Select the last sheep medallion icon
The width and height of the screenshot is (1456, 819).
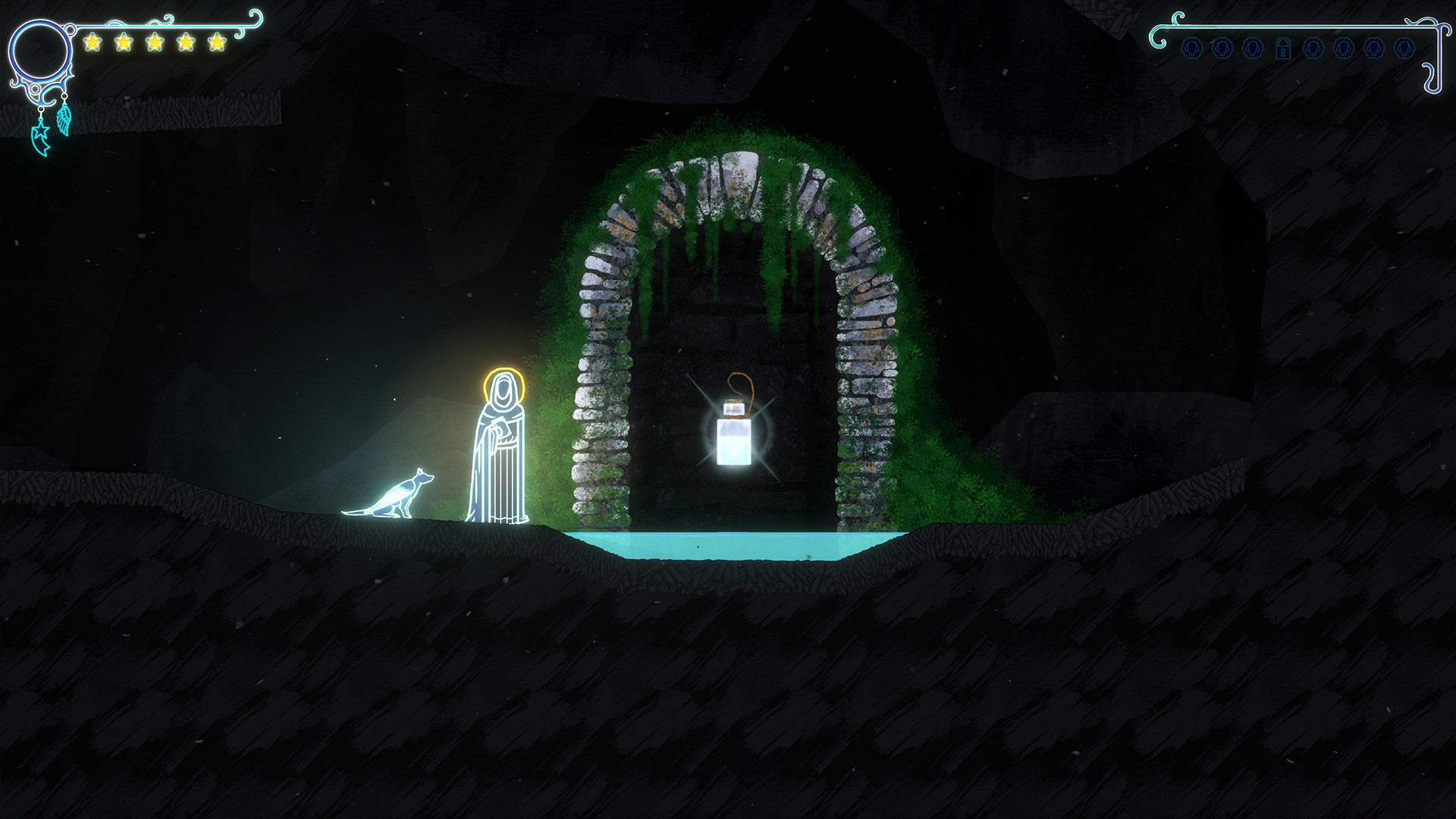1404,48
